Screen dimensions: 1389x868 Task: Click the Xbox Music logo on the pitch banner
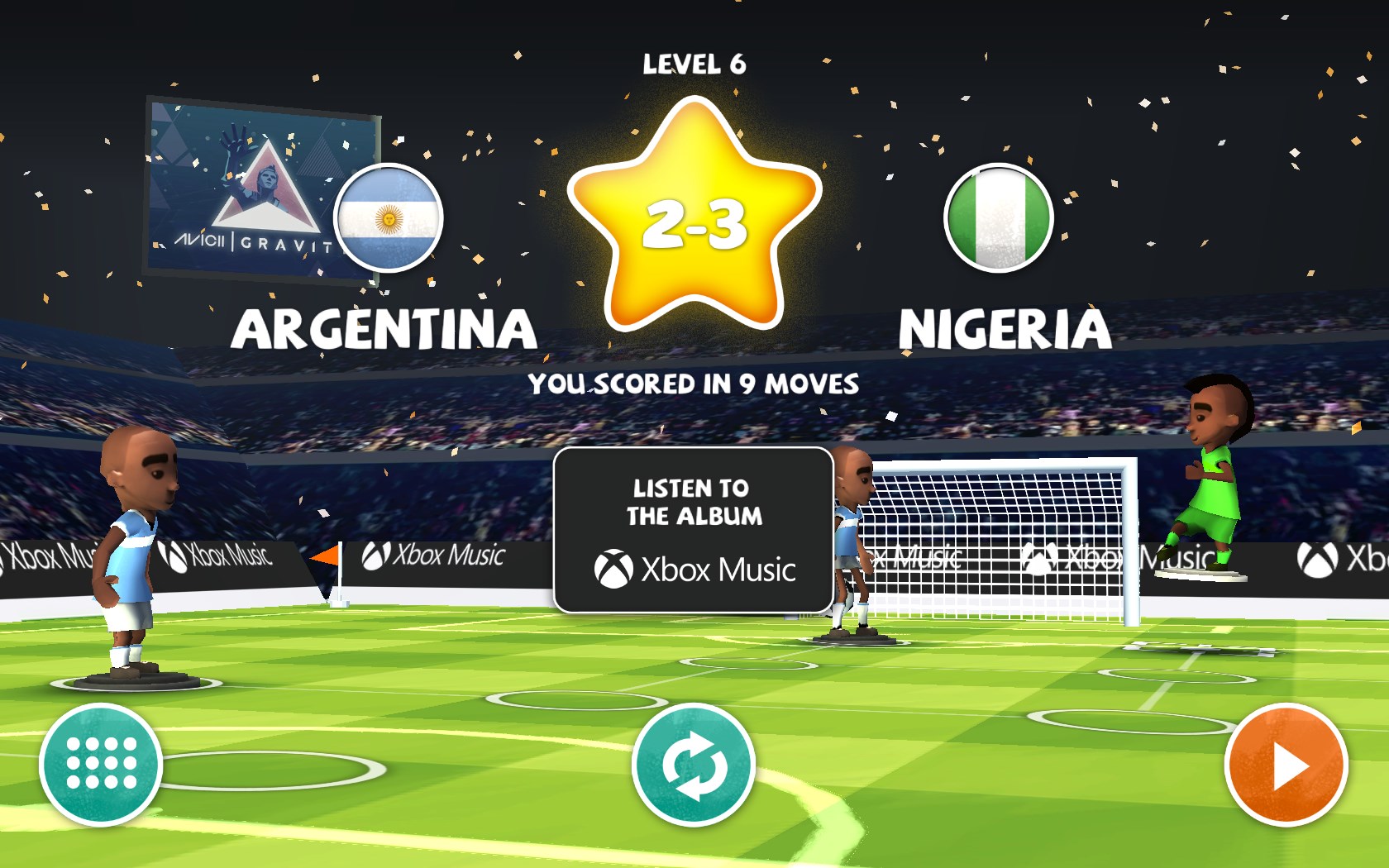coord(436,556)
